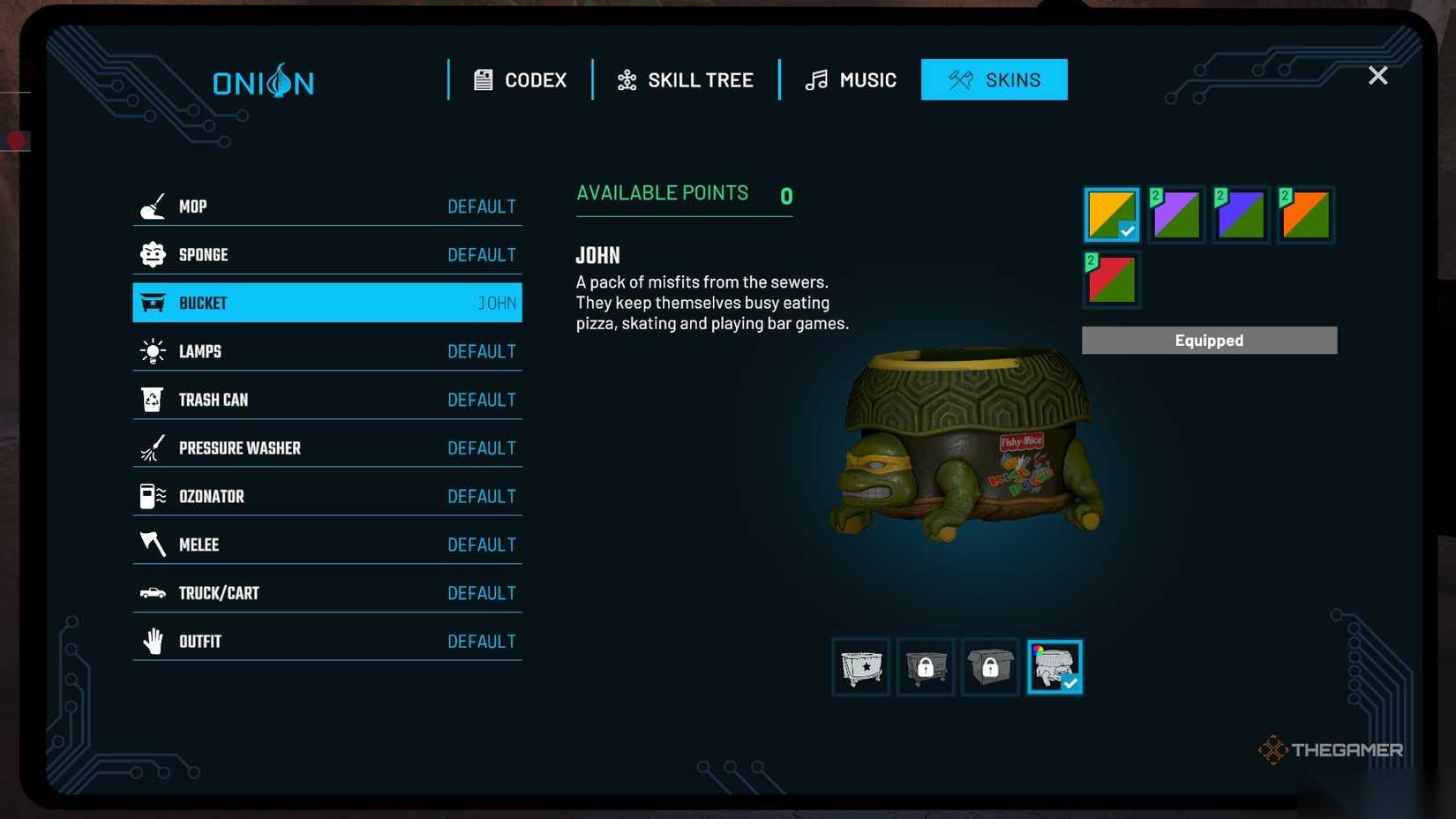Select the orange and green color variant
Image resolution: width=1456 pixels, height=819 pixels.
[x=1306, y=214]
